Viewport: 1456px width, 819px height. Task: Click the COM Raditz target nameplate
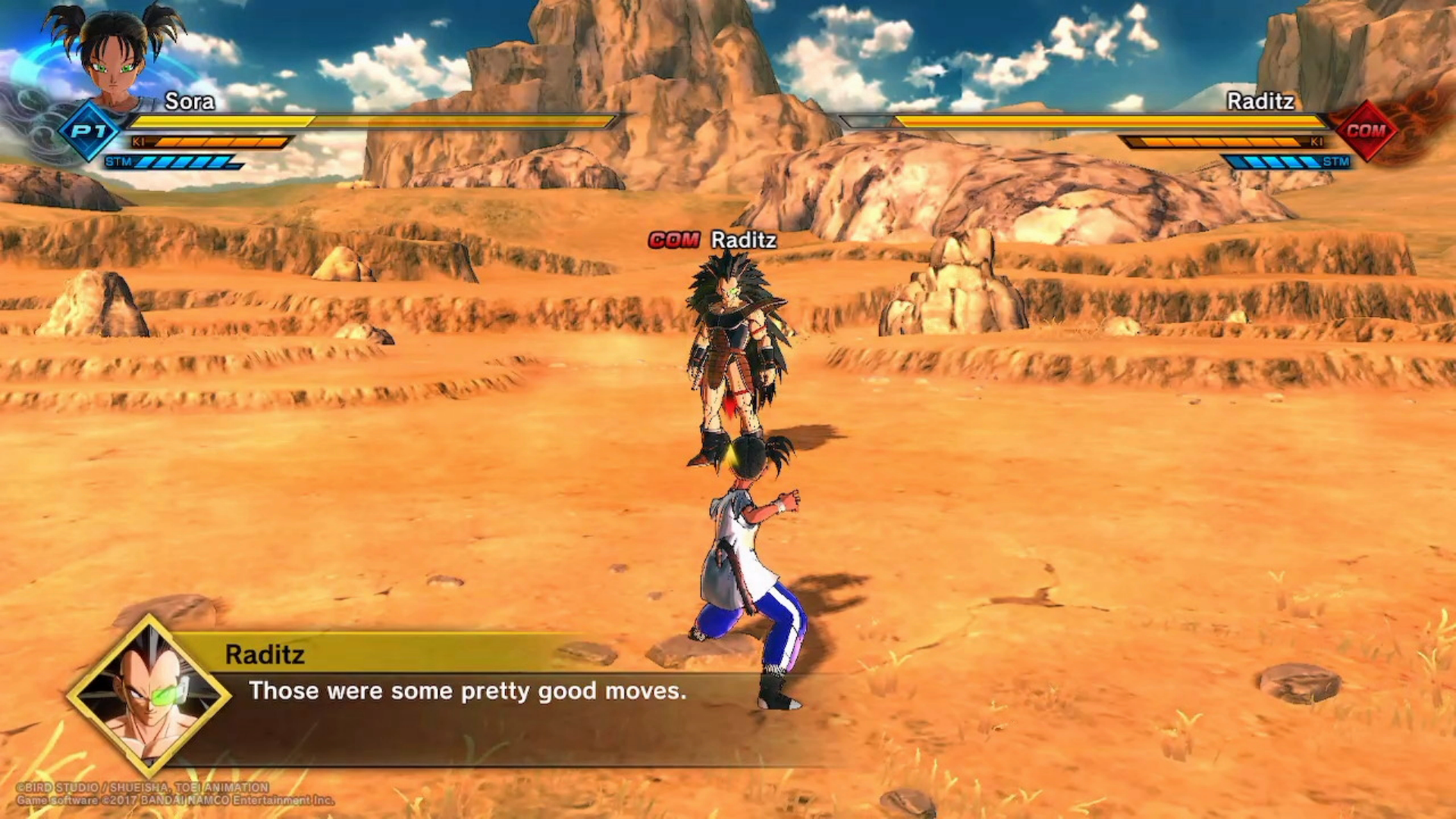pos(713,240)
